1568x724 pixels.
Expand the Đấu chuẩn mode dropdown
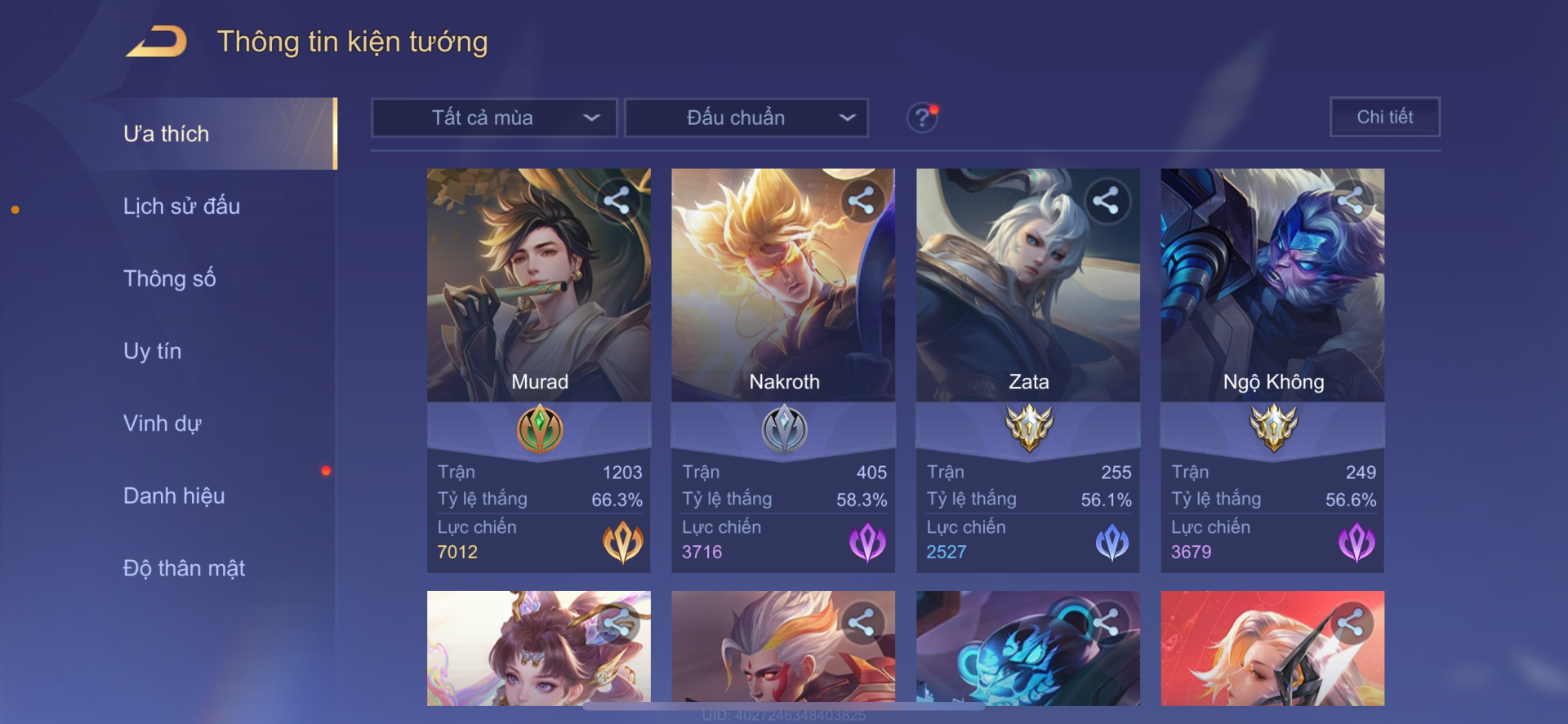[x=746, y=118]
